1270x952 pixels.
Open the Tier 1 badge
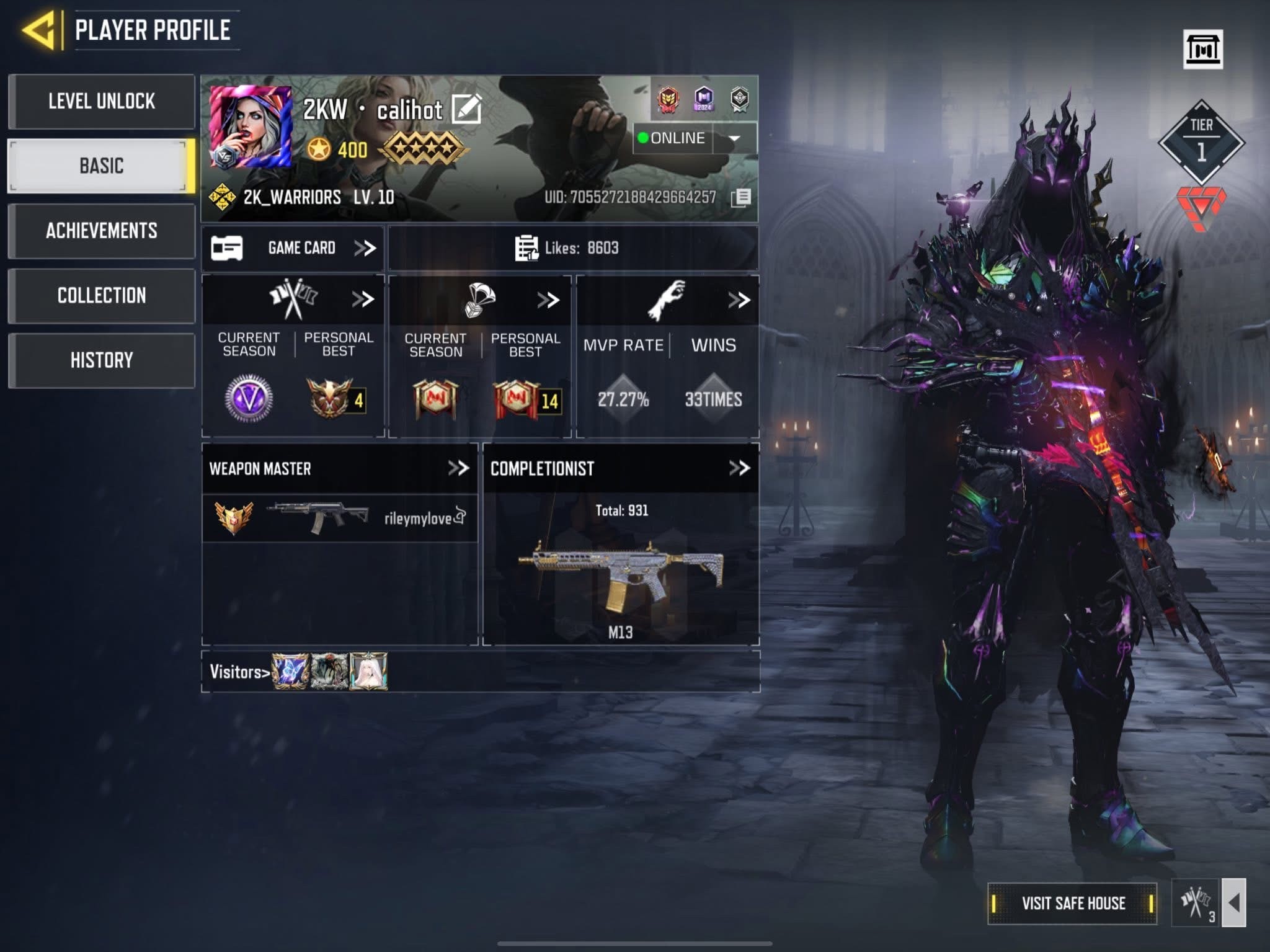click(1201, 142)
